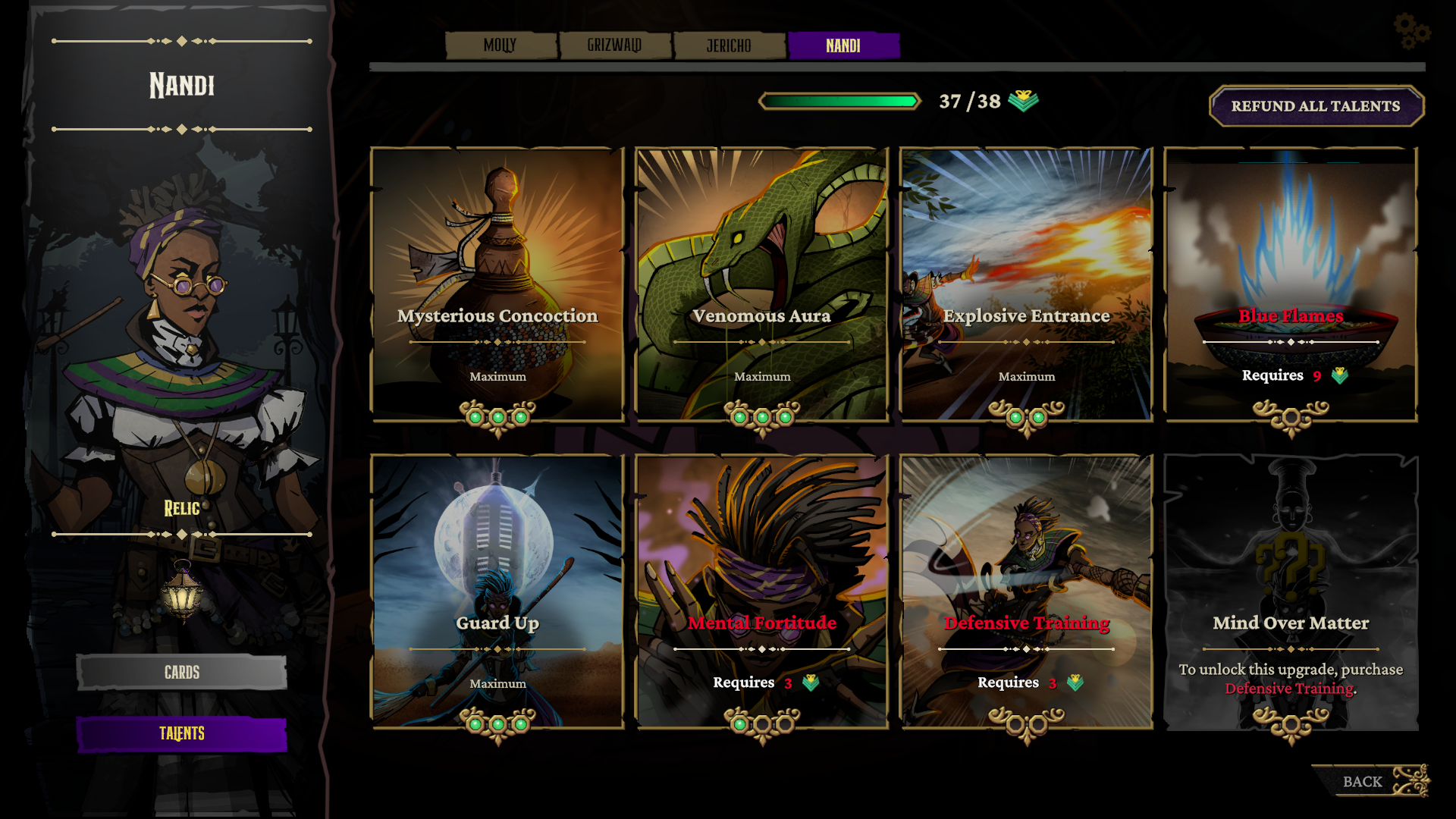Open settings via the gear icon
This screenshot has height=819, width=1456.
(x=1410, y=31)
